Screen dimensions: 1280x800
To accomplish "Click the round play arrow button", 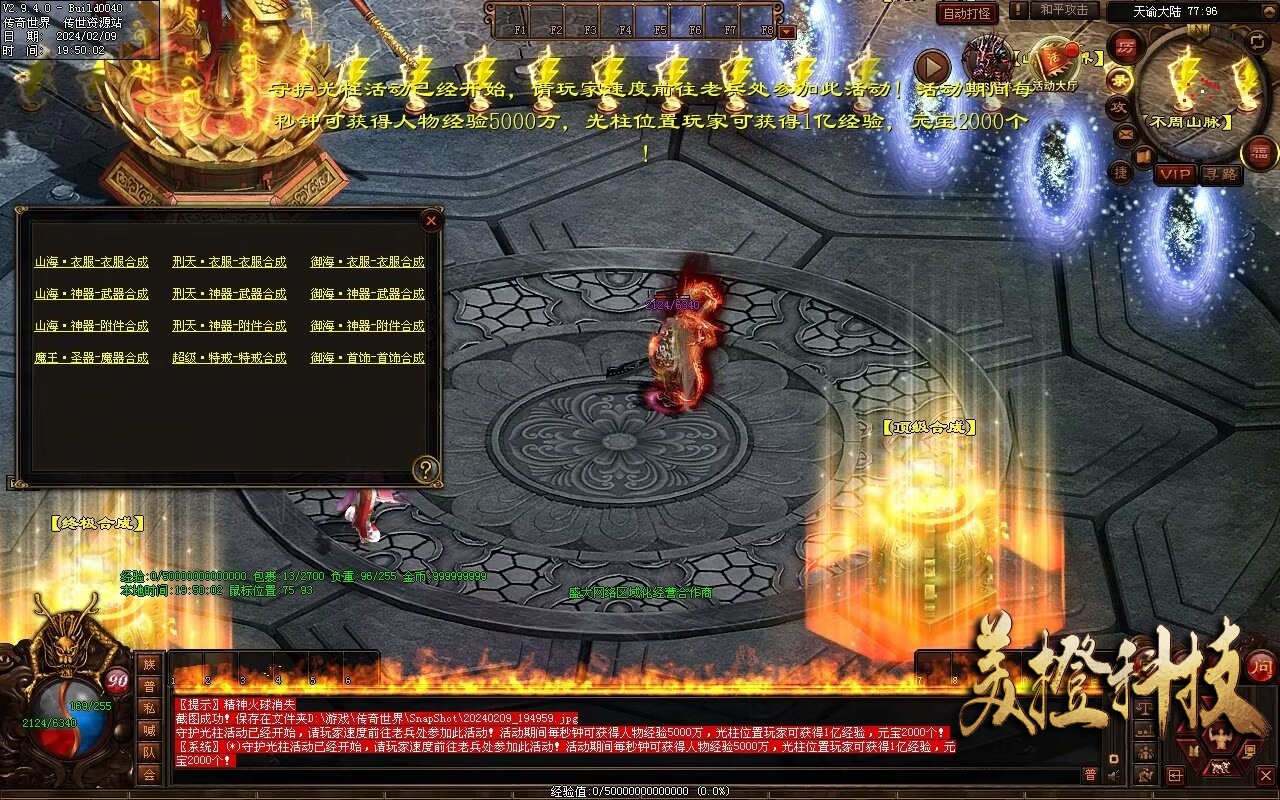I will pyautogui.click(x=932, y=67).
